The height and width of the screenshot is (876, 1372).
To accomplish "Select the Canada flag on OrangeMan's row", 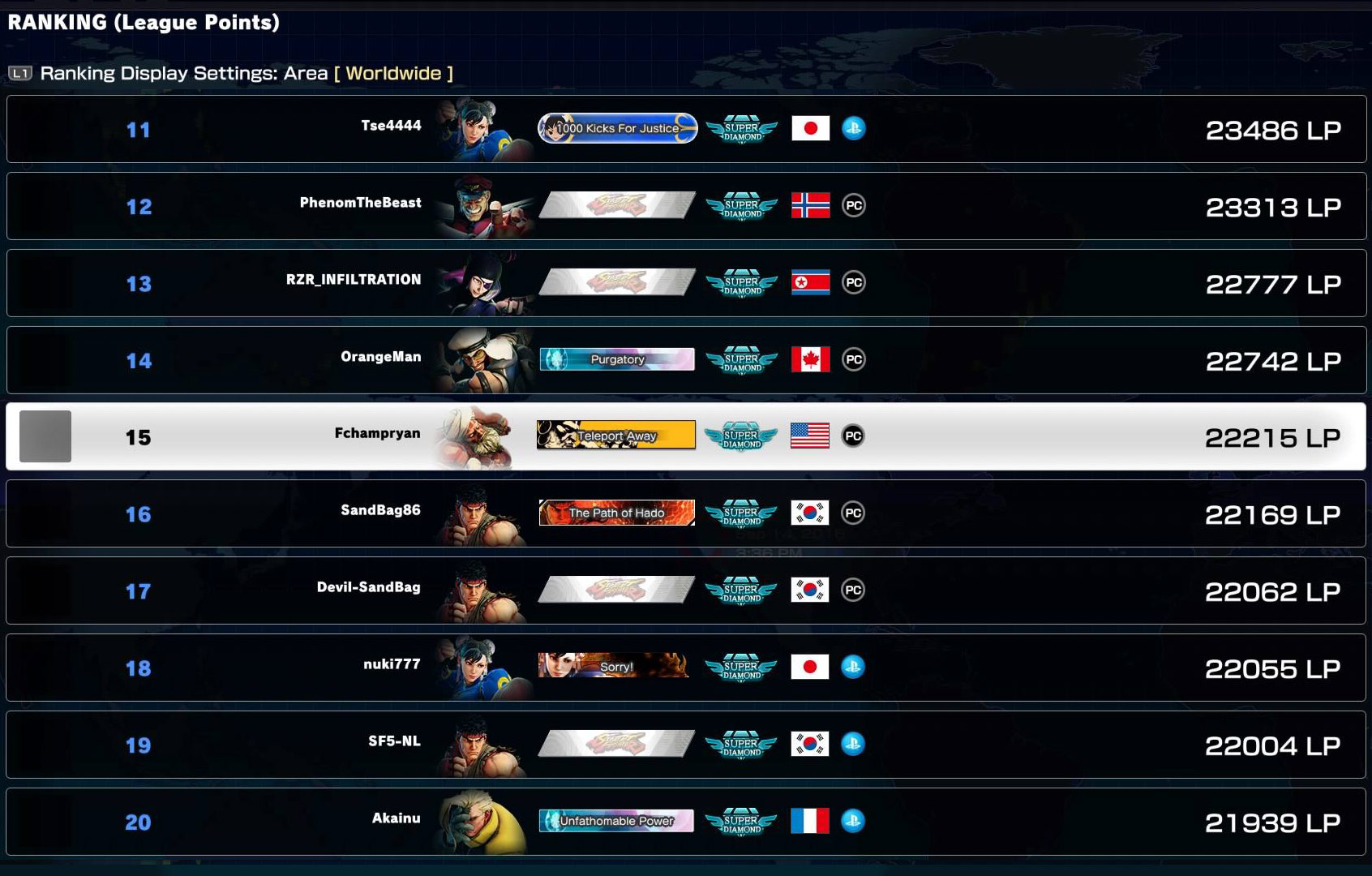I will (x=810, y=359).
